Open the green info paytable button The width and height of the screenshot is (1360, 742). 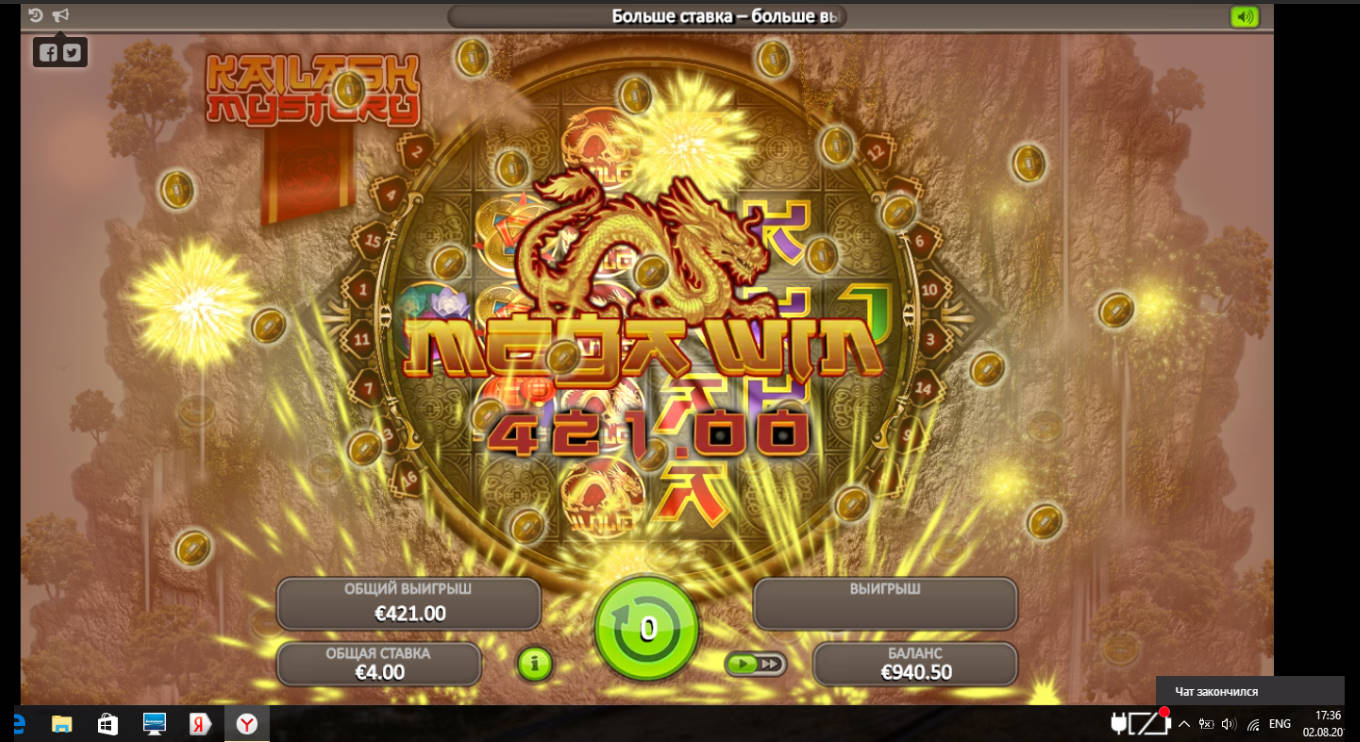pyautogui.click(x=535, y=663)
